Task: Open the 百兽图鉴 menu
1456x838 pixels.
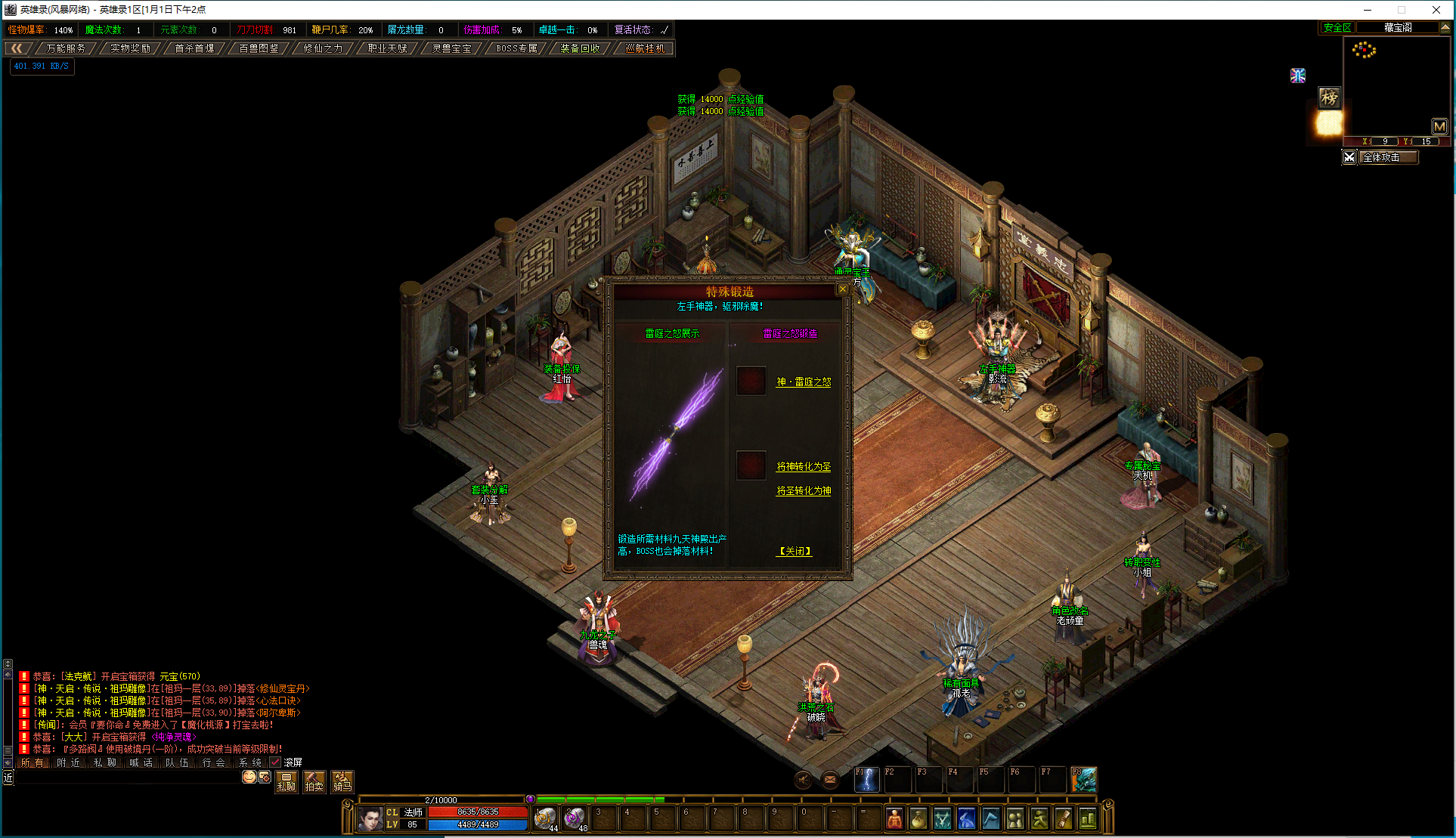Action: pos(259,48)
